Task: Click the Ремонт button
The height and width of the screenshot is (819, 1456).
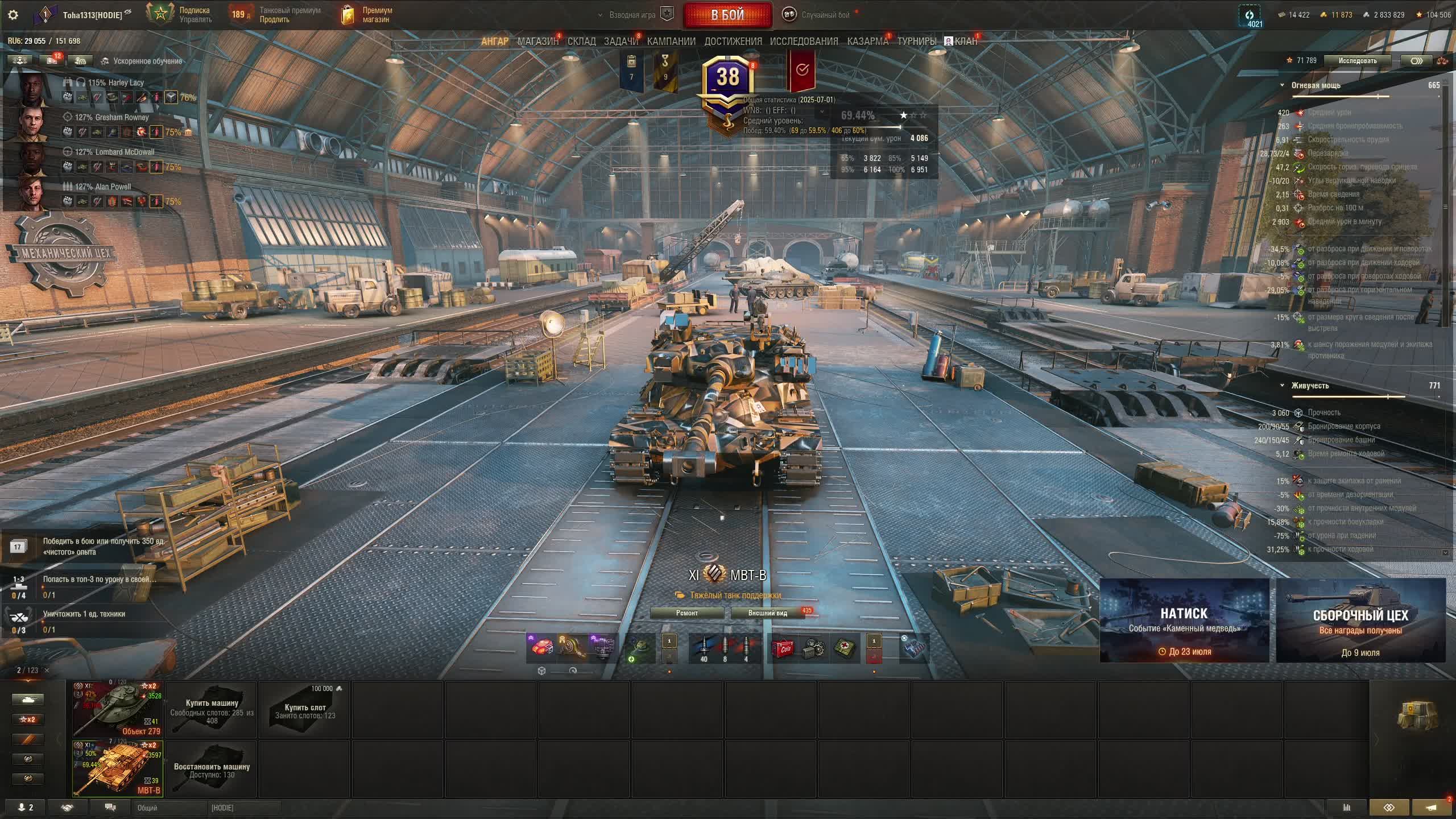Action: click(686, 613)
